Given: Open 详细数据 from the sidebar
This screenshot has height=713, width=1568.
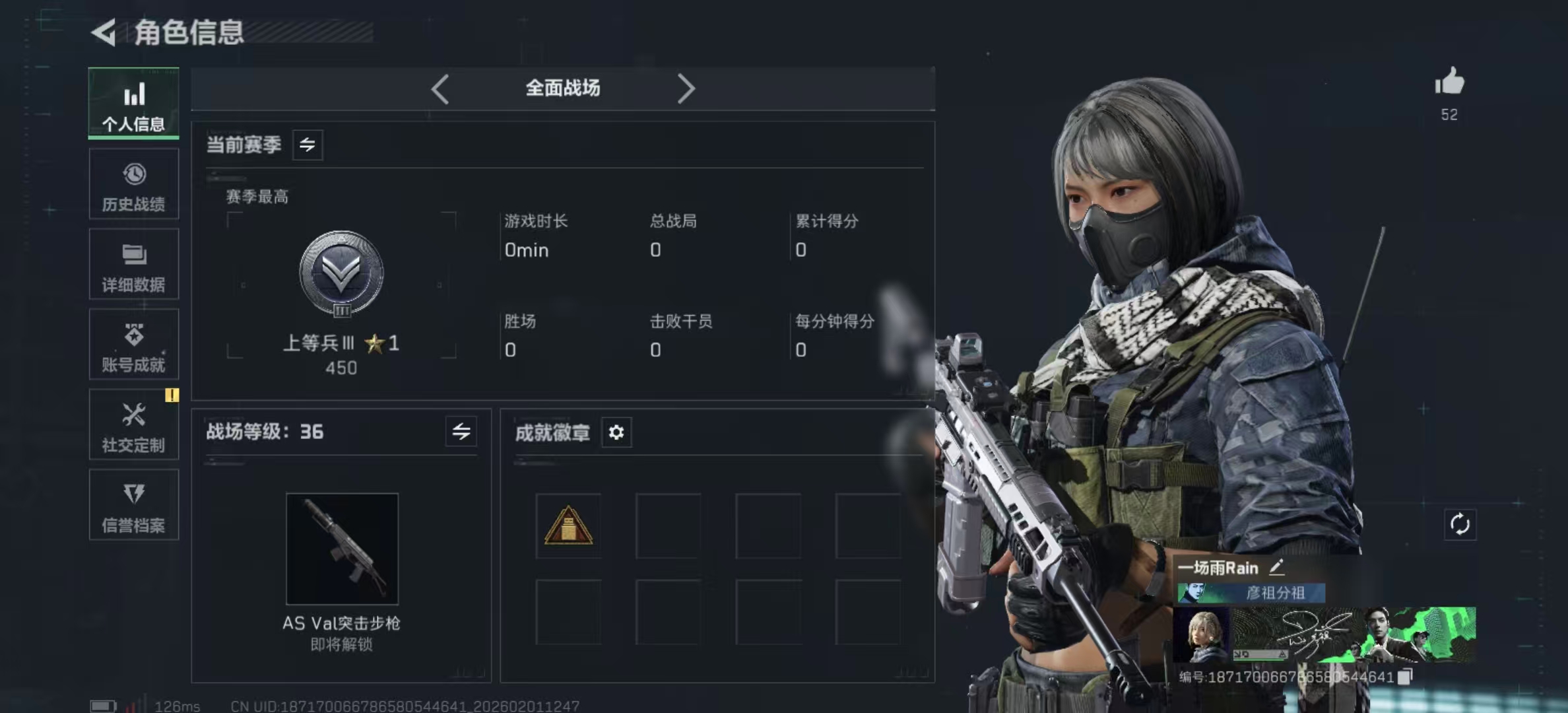Looking at the screenshot, I should pyautogui.click(x=133, y=264).
